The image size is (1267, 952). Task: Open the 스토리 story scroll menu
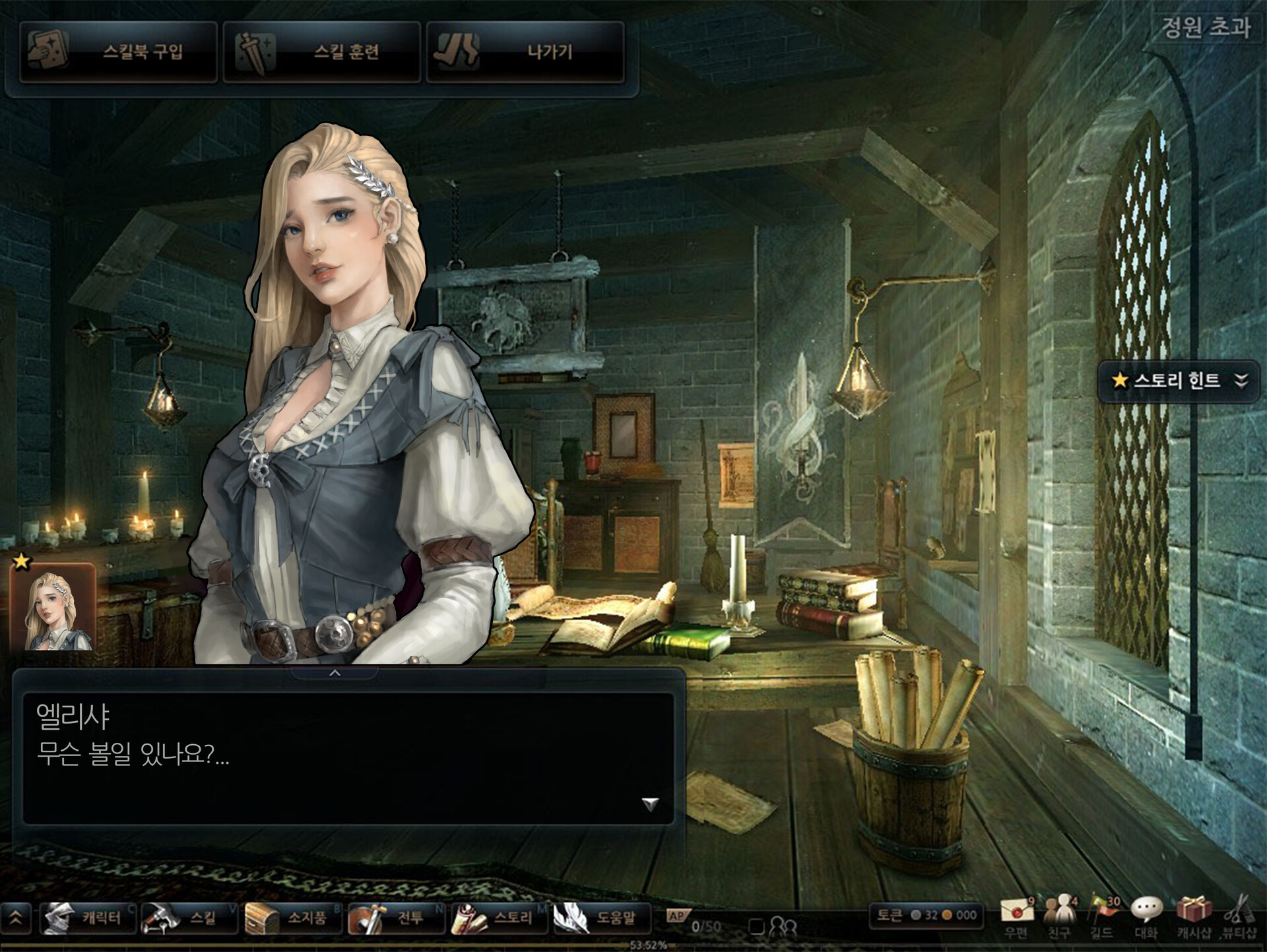(x=499, y=918)
